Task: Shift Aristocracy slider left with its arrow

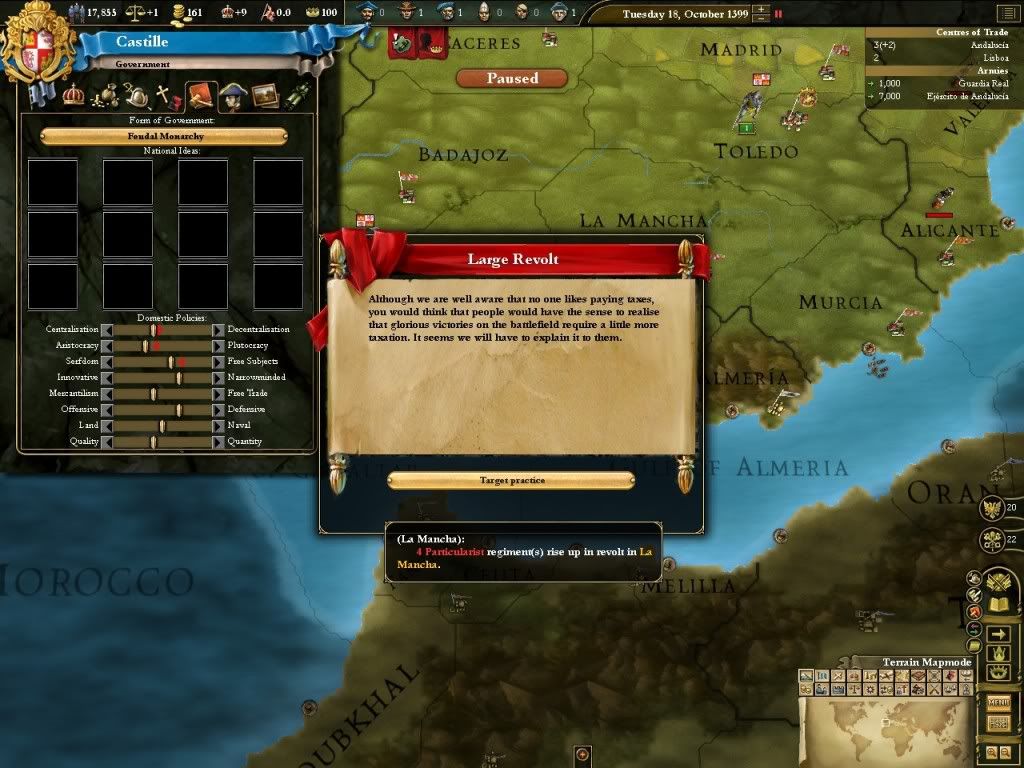Action: [106, 345]
